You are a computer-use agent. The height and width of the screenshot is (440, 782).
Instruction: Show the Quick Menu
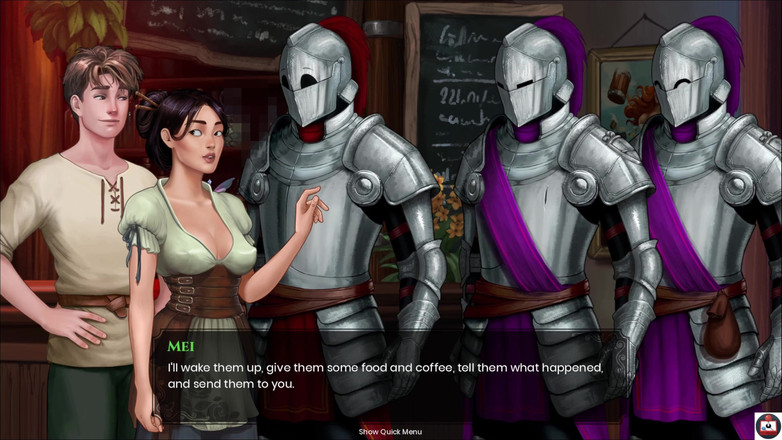(x=390, y=432)
